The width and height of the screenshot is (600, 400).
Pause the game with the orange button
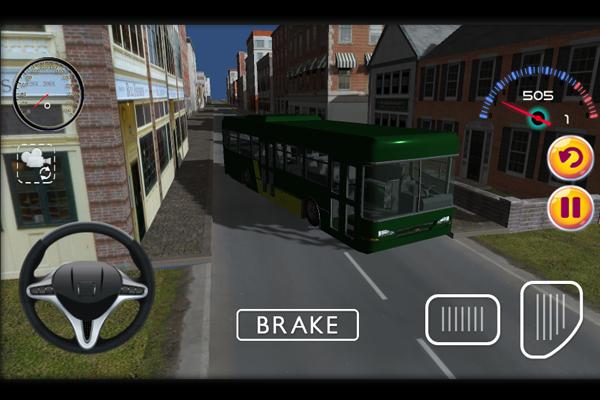(x=570, y=209)
